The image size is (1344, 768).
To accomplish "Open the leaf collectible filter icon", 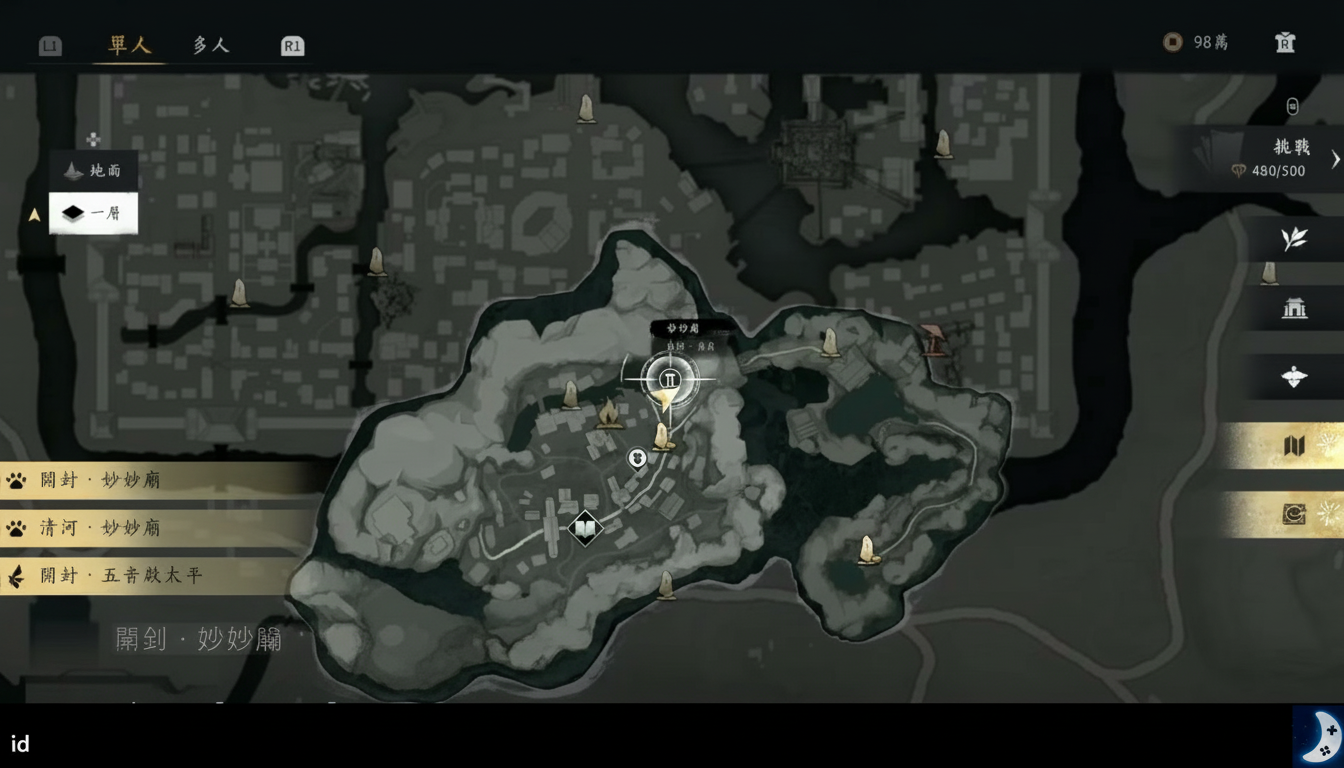I will 1293,239.
